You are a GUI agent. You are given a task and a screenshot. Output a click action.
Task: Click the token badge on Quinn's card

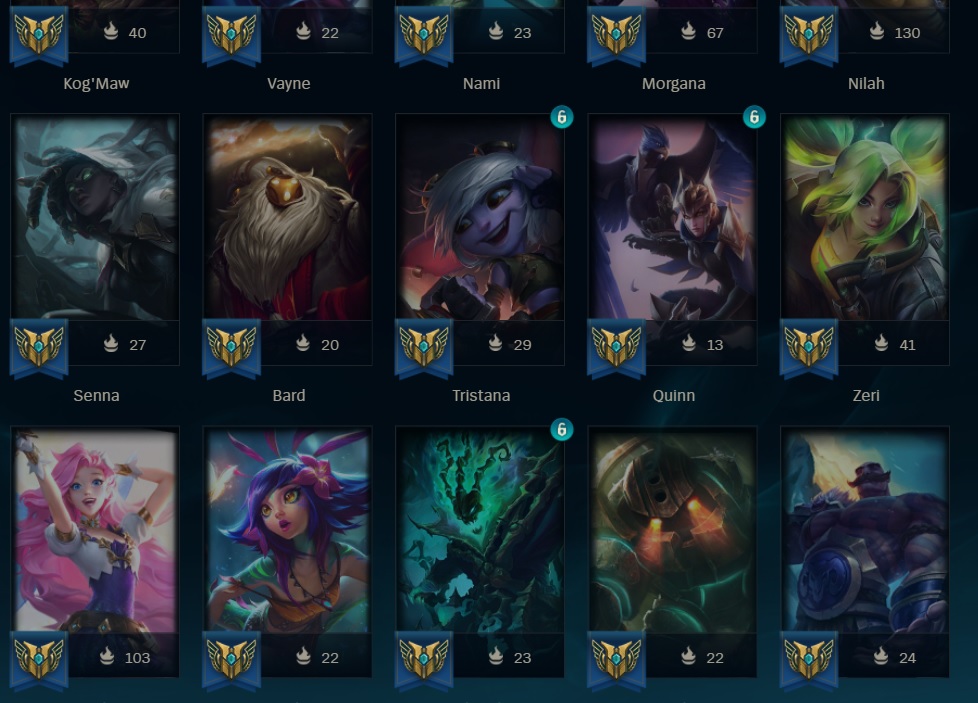coord(754,117)
